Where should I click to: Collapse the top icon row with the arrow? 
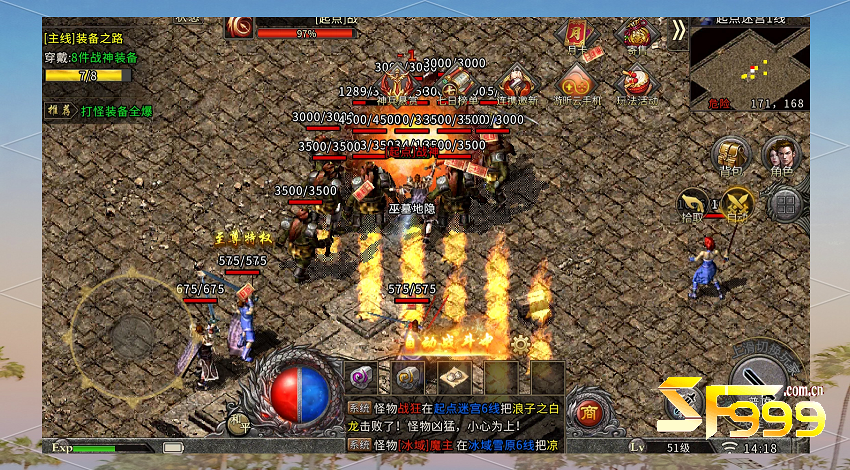[x=678, y=31]
